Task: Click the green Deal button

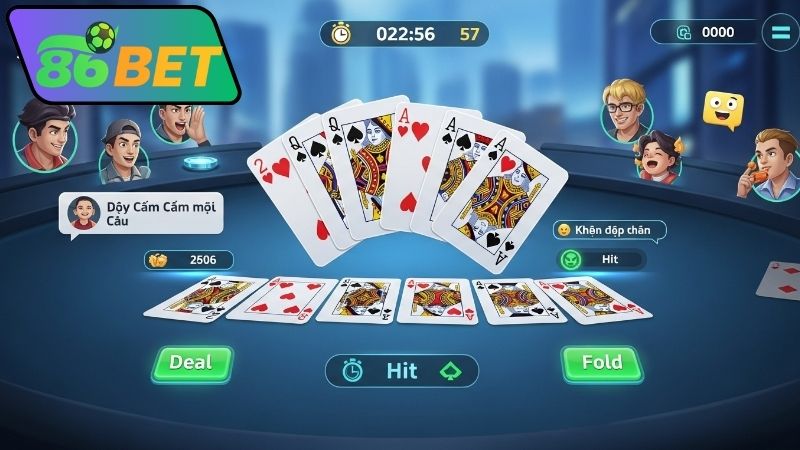Action: click(192, 363)
